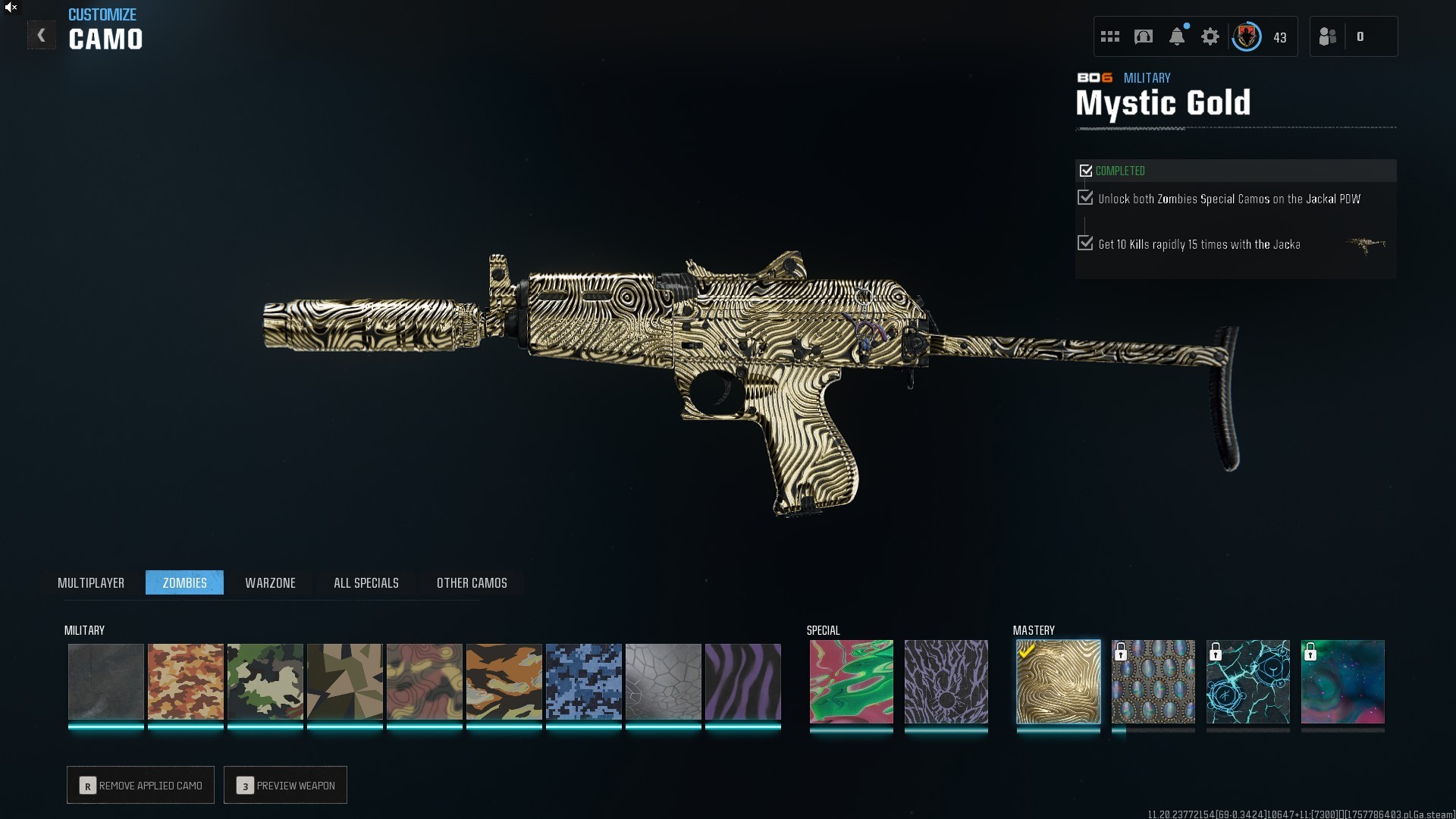The width and height of the screenshot is (1456, 819).
Task: Open the Warzone camo tab
Action: [x=270, y=582]
